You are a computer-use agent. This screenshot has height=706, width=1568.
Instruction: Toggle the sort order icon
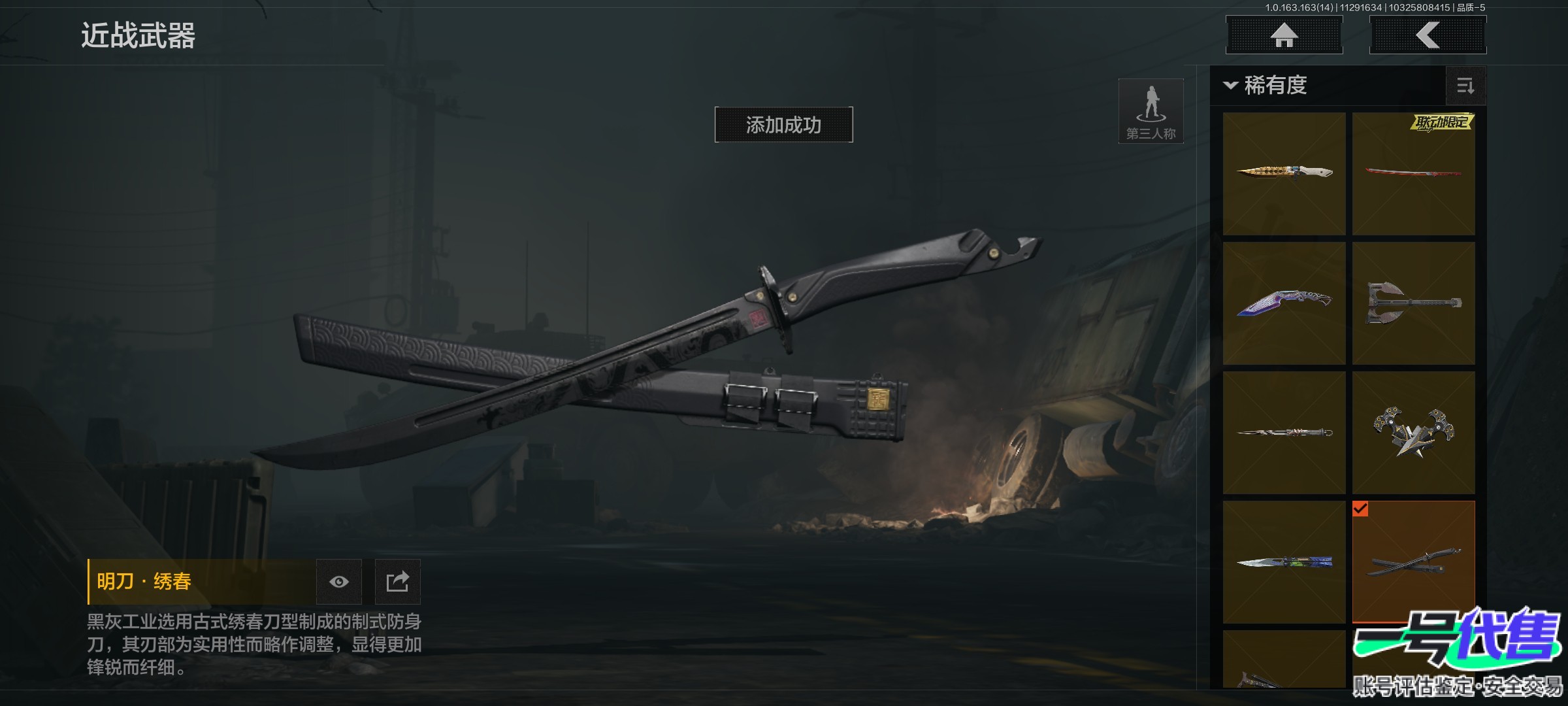point(1465,86)
